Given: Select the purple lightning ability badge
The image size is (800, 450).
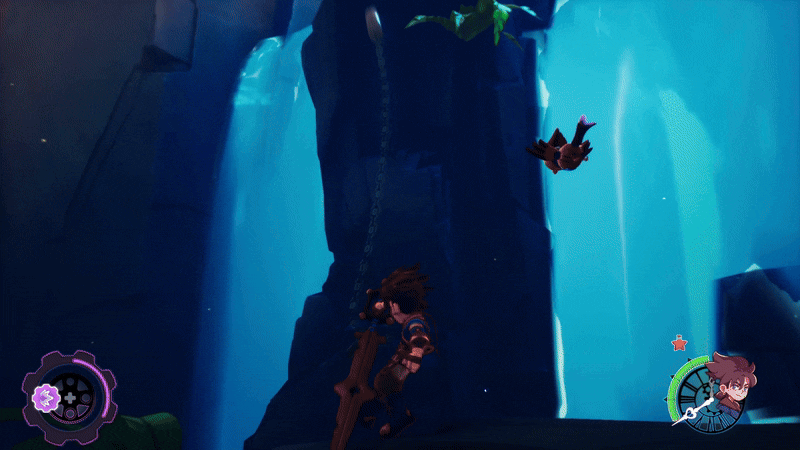Looking at the screenshot, I should point(43,398).
